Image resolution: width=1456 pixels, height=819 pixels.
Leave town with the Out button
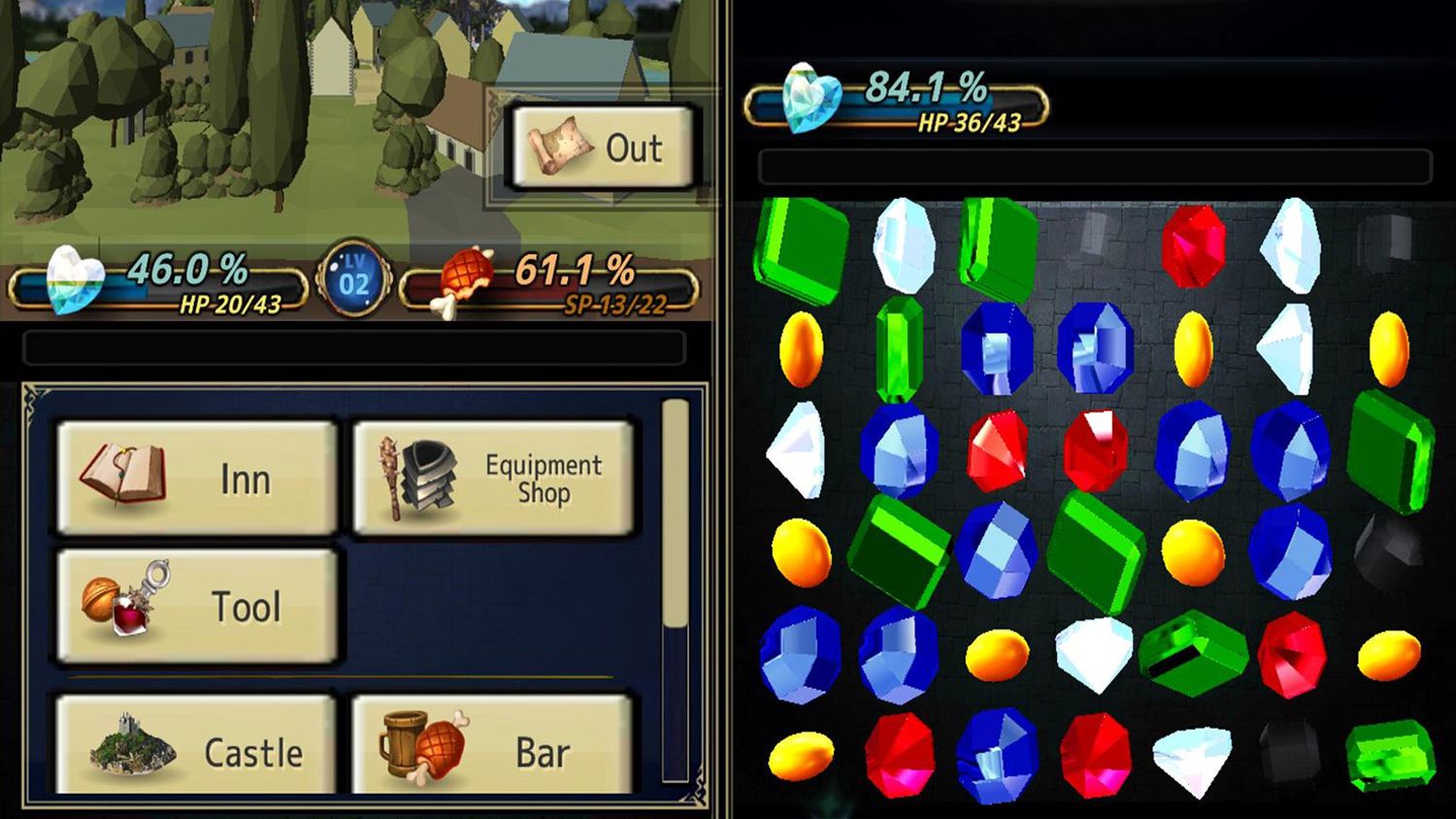pyautogui.click(x=602, y=147)
